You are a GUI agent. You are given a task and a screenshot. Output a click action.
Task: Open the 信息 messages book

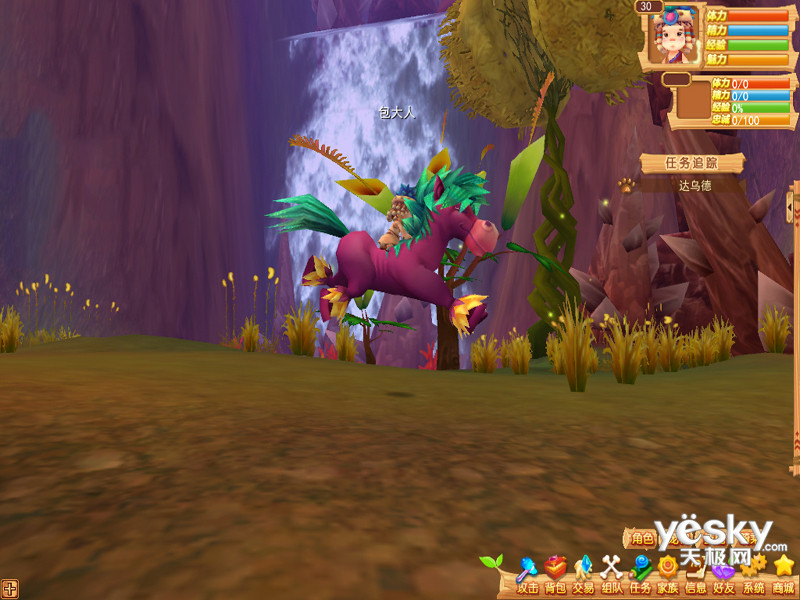point(696,576)
